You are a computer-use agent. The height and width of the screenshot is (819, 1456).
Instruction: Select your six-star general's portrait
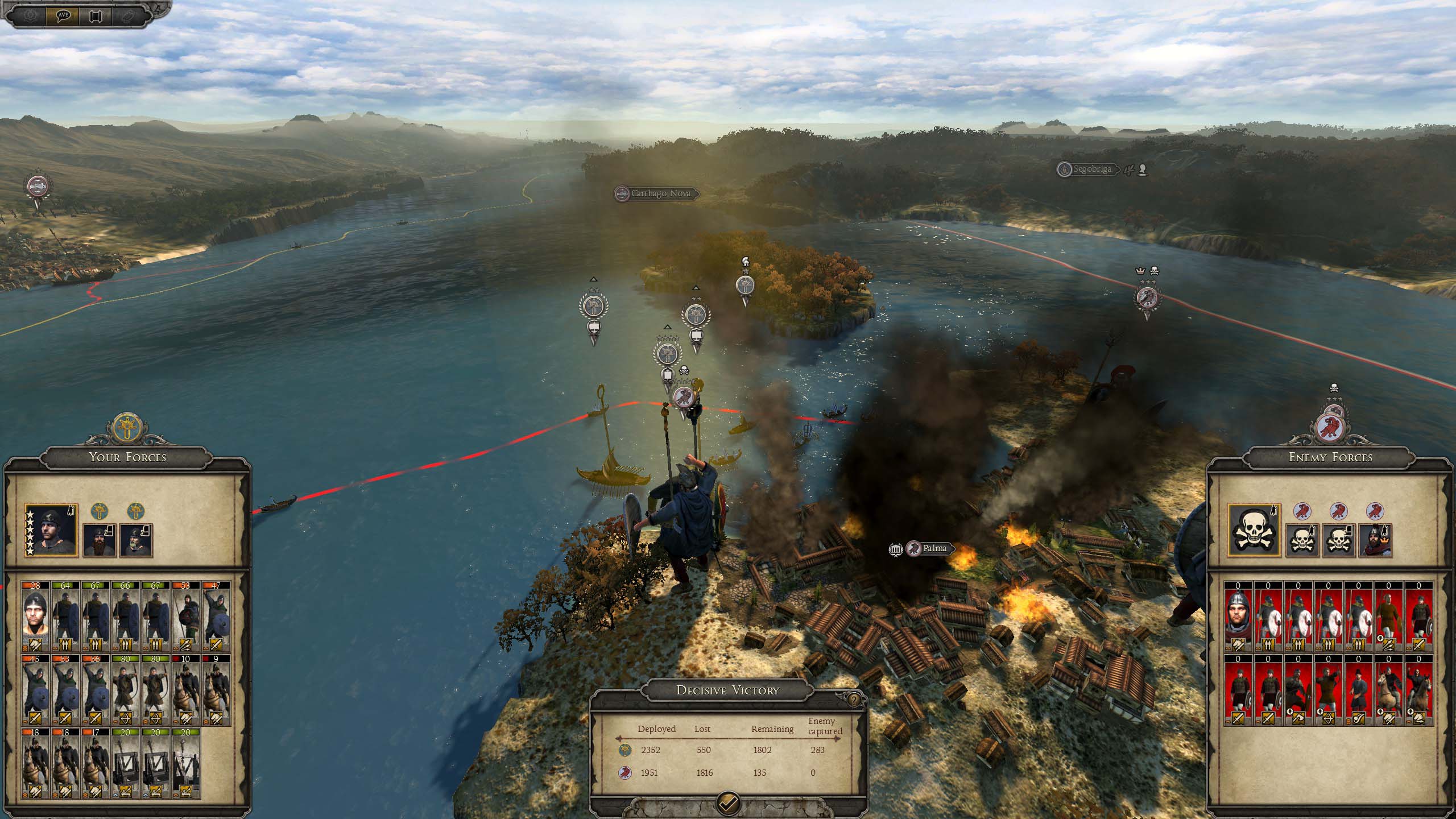(x=51, y=530)
